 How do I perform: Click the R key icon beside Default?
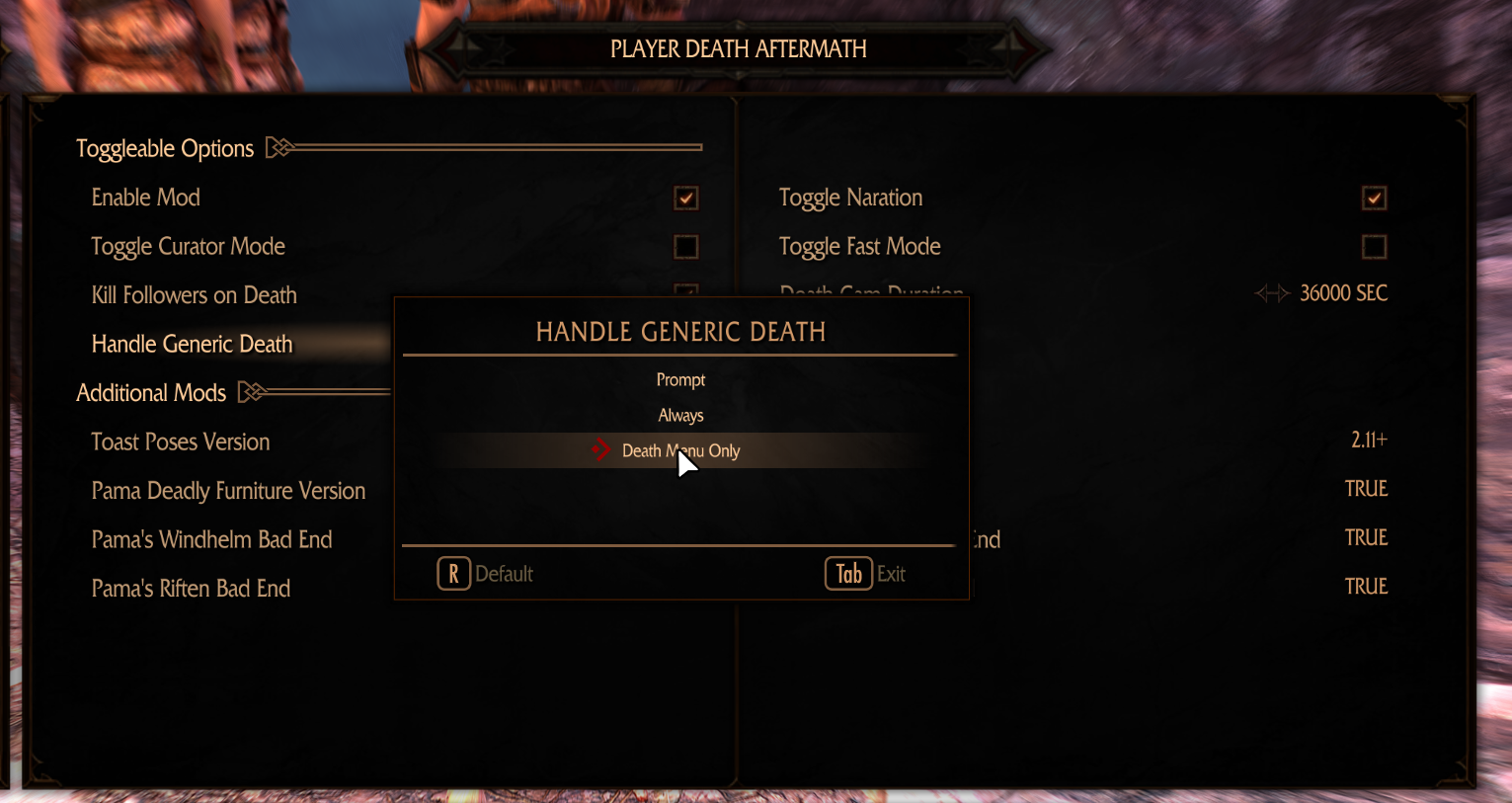tap(453, 573)
